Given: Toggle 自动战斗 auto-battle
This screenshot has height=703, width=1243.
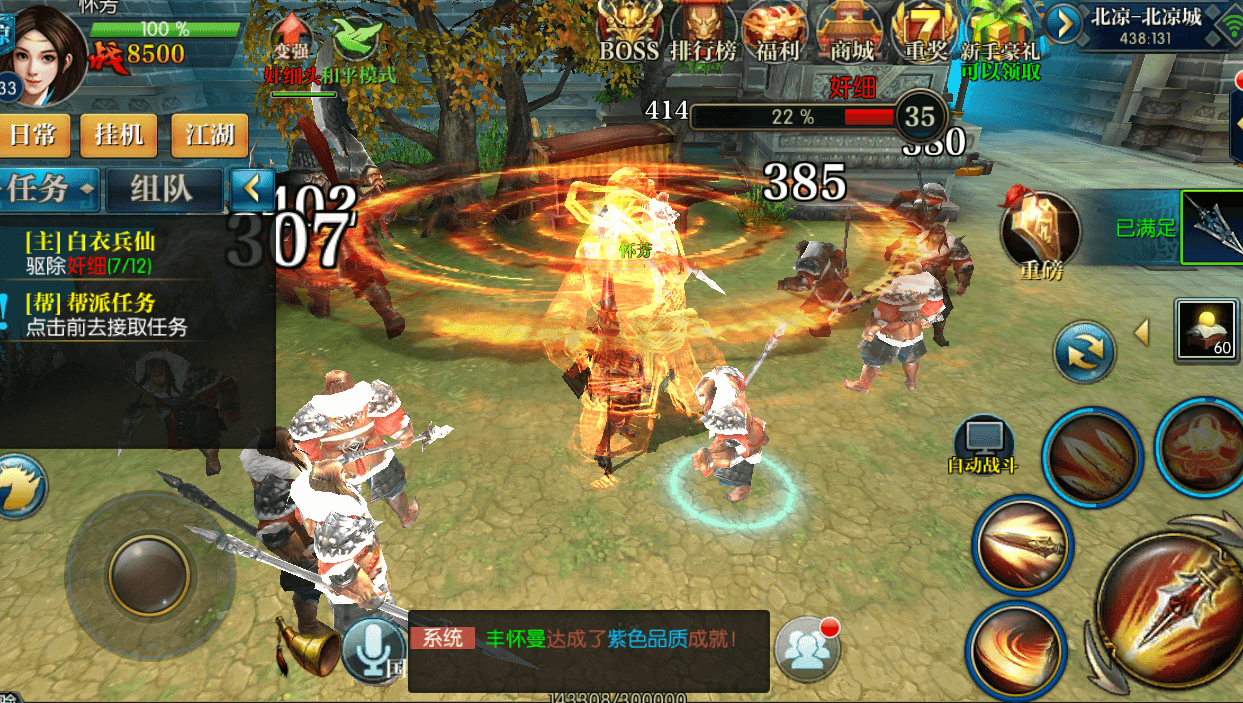Looking at the screenshot, I should (x=983, y=445).
